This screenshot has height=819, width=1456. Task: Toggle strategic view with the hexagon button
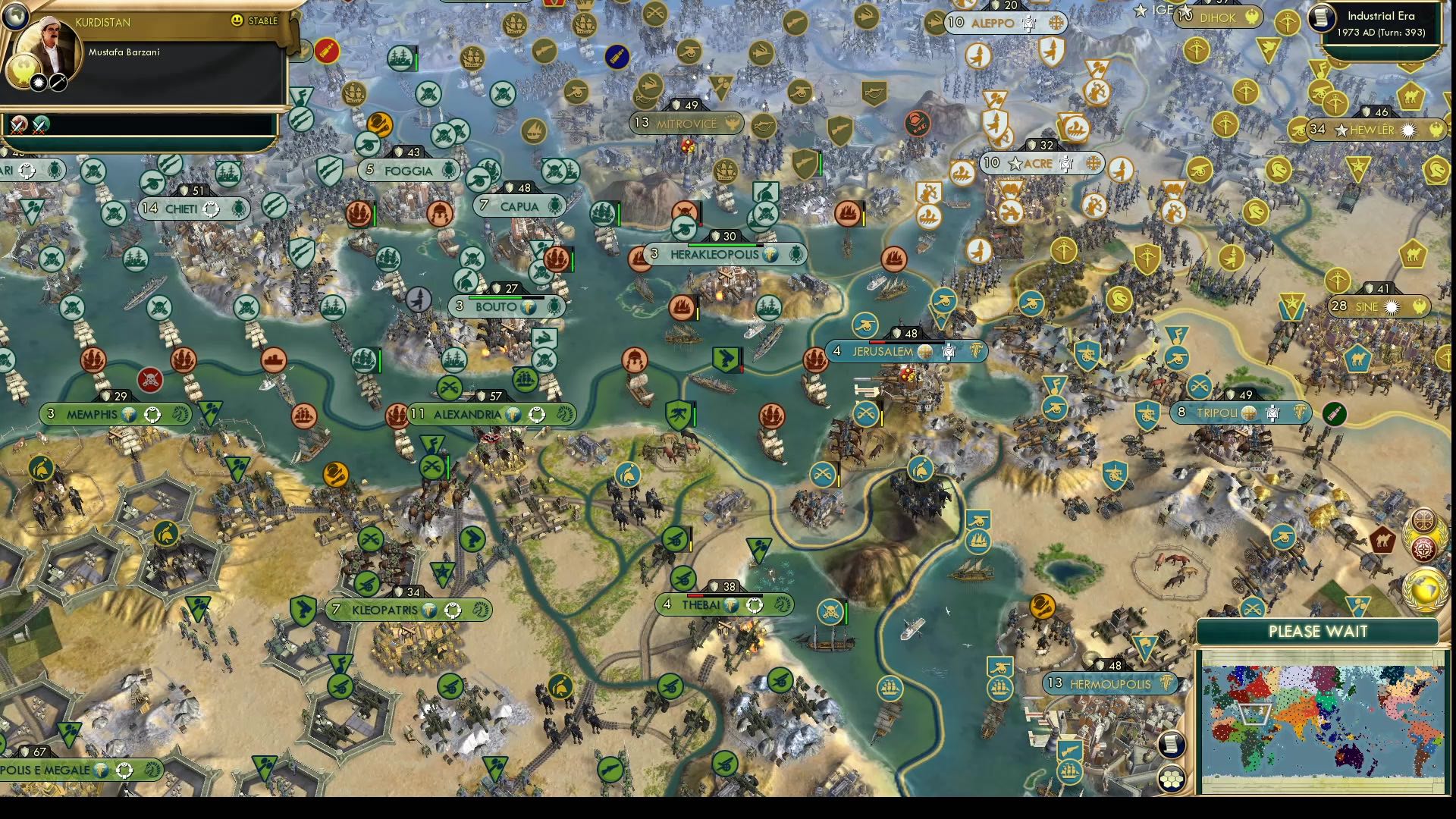point(1172,778)
